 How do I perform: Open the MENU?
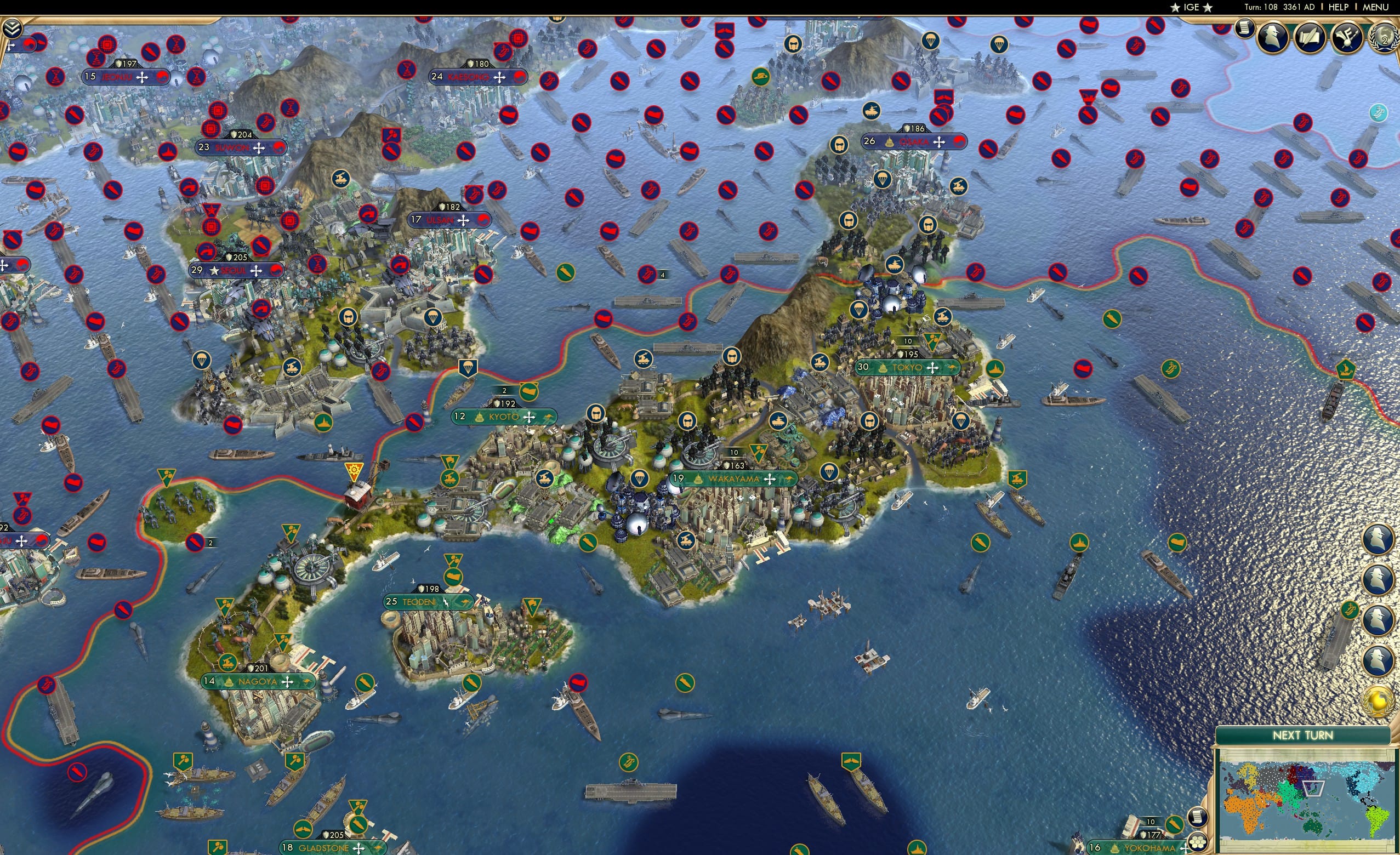coord(1375,7)
